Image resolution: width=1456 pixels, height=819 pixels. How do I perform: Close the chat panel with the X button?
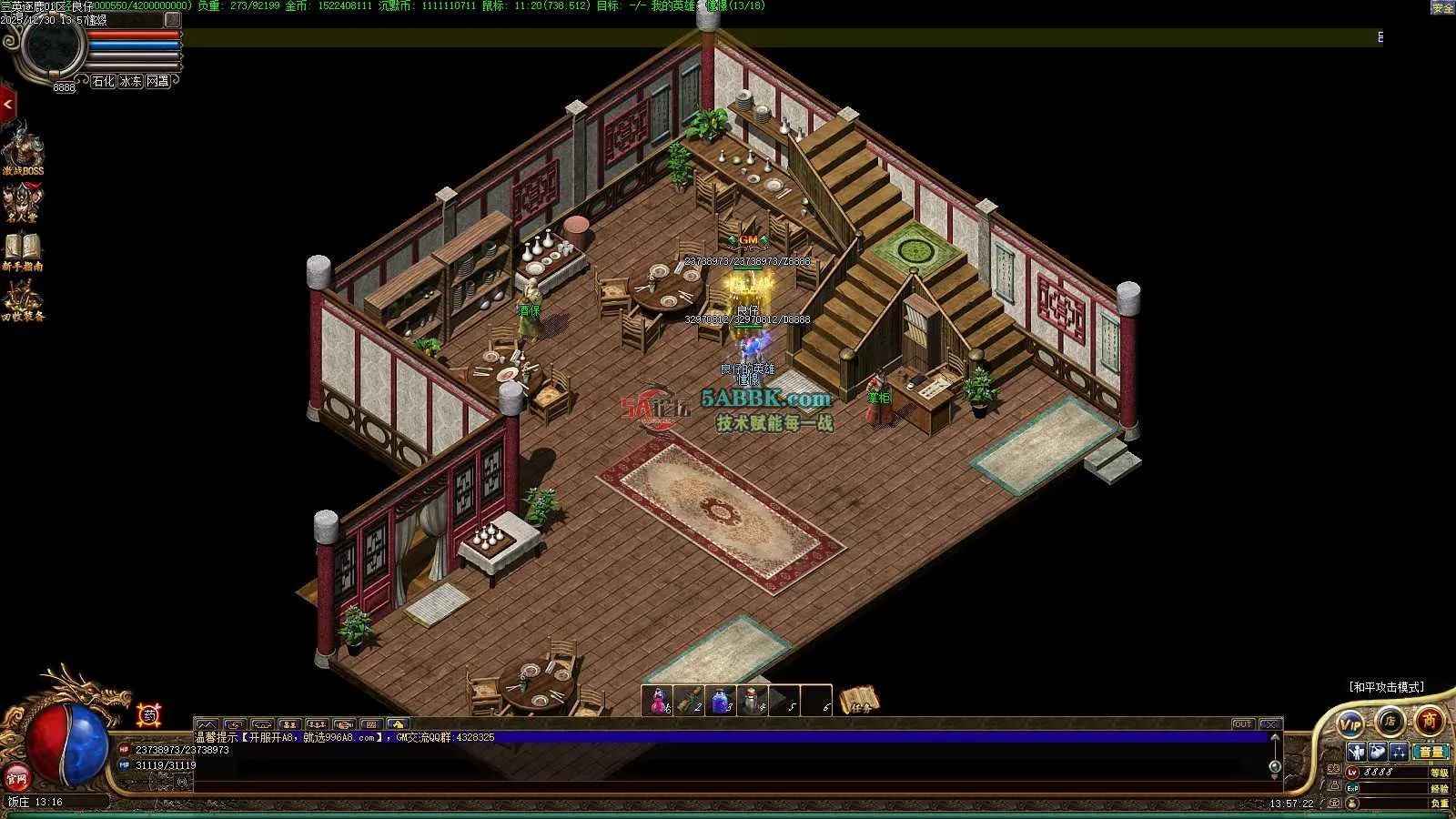click(x=1270, y=724)
